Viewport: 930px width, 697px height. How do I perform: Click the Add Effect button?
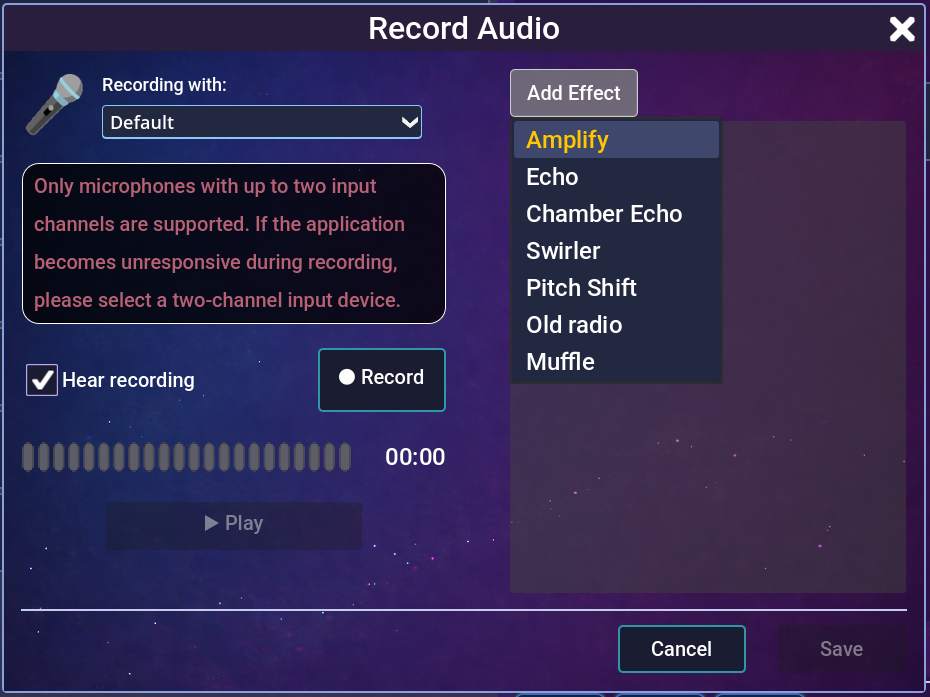(x=573, y=93)
